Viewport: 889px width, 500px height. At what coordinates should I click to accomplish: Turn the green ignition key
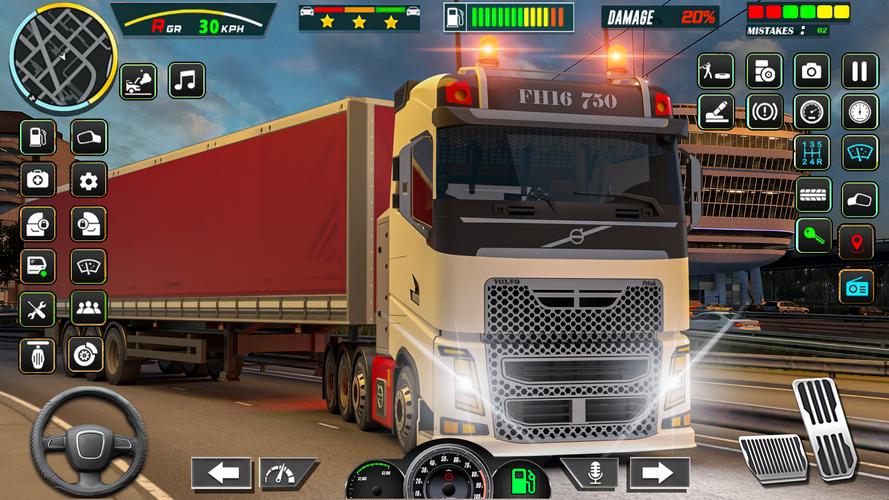(812, 240)
